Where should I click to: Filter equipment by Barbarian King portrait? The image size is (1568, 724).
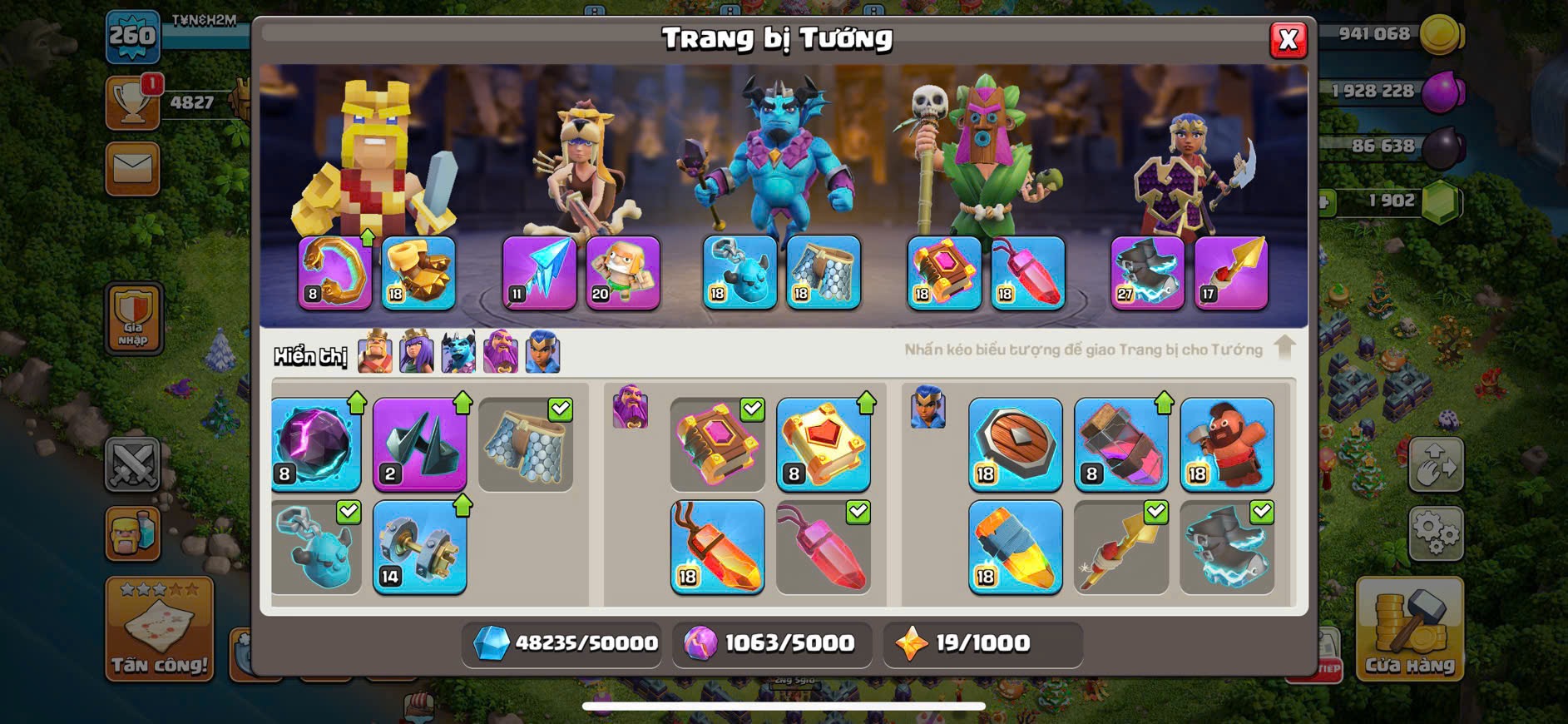click(375, 352)
